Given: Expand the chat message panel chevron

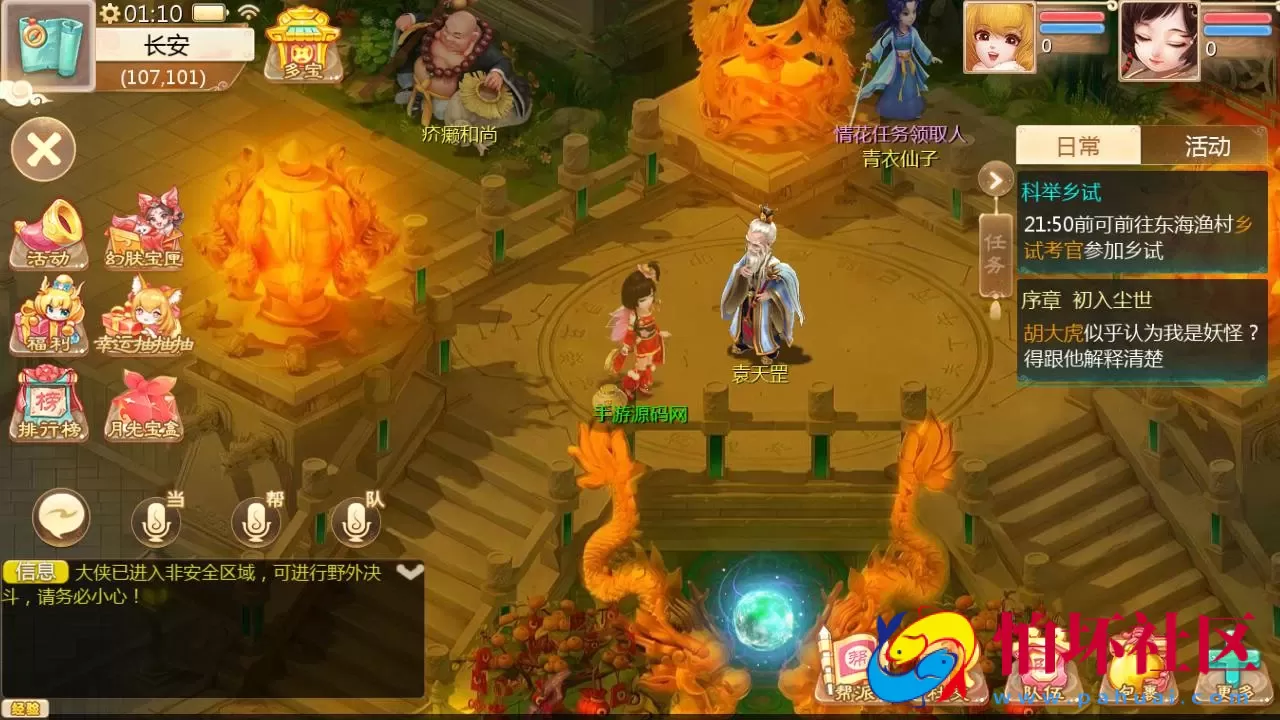Looking at the screenshot, I should point(408,573).
